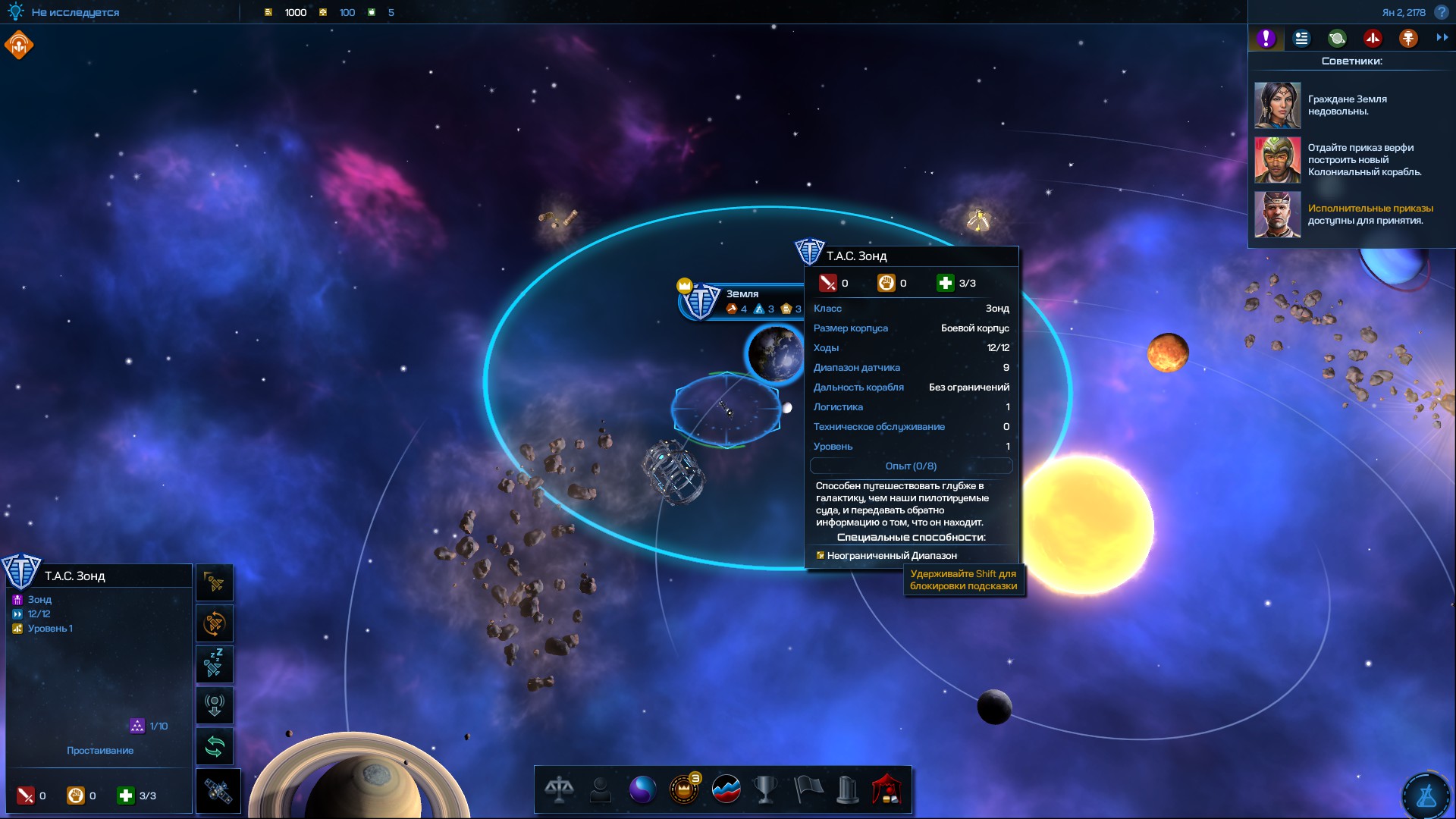Switch to the orange starbase tab
1456x819 pixels.
(1408, 38)
